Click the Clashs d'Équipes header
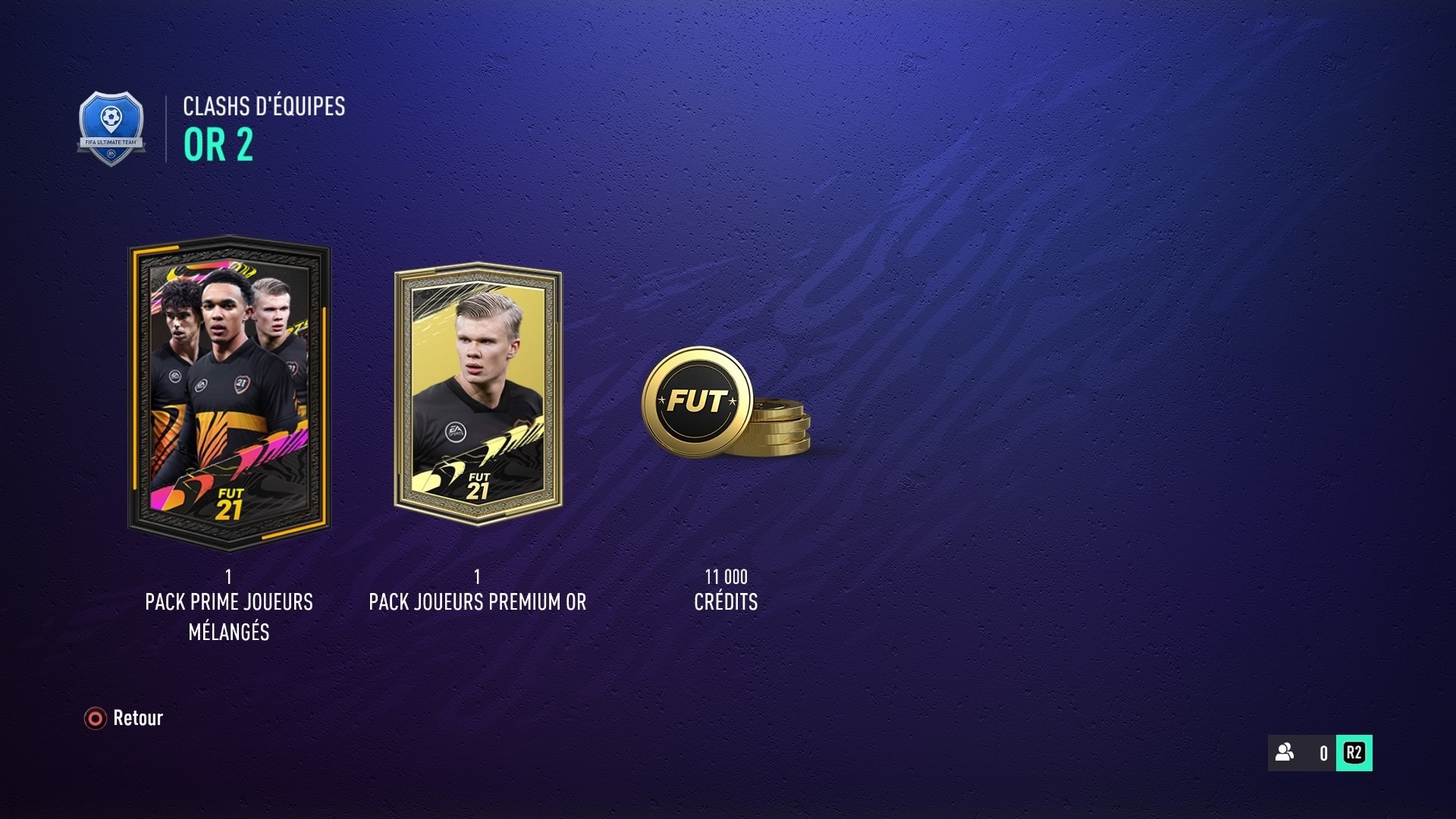This screenshot has height=819, width=1456. point(263,108)
